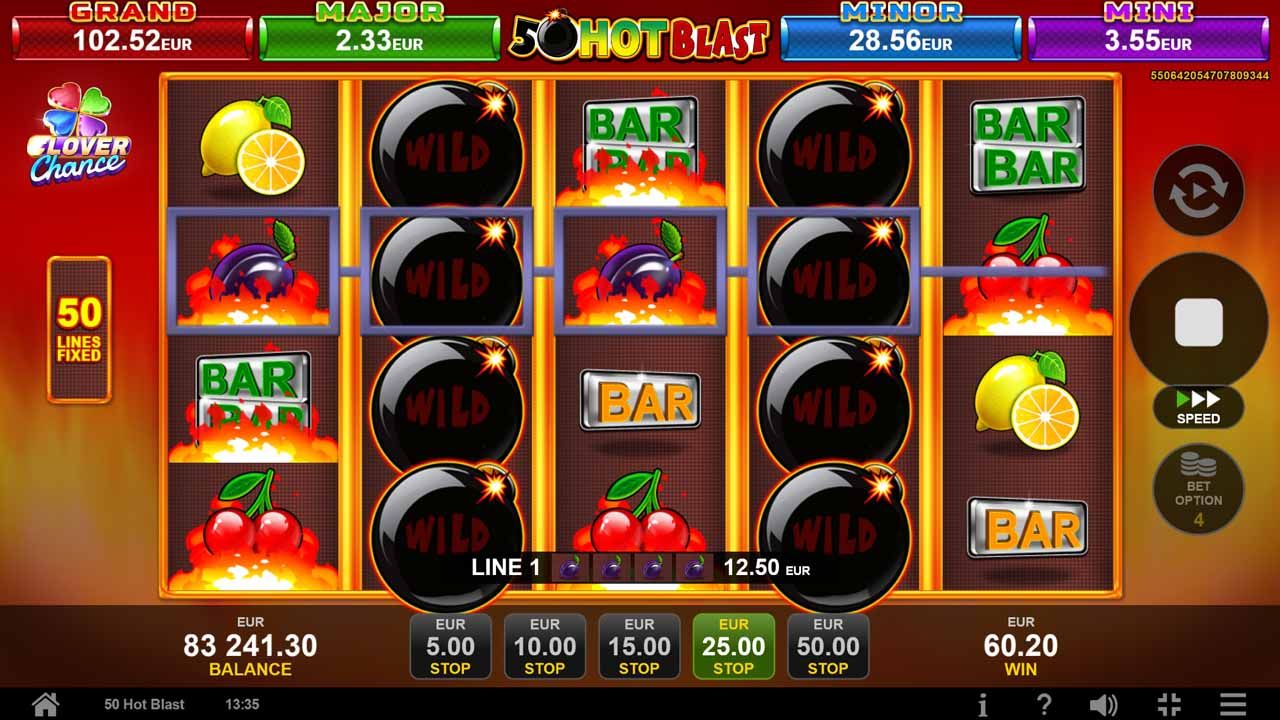Toggle autoplay with the circular arrows button

point(1198,191)
